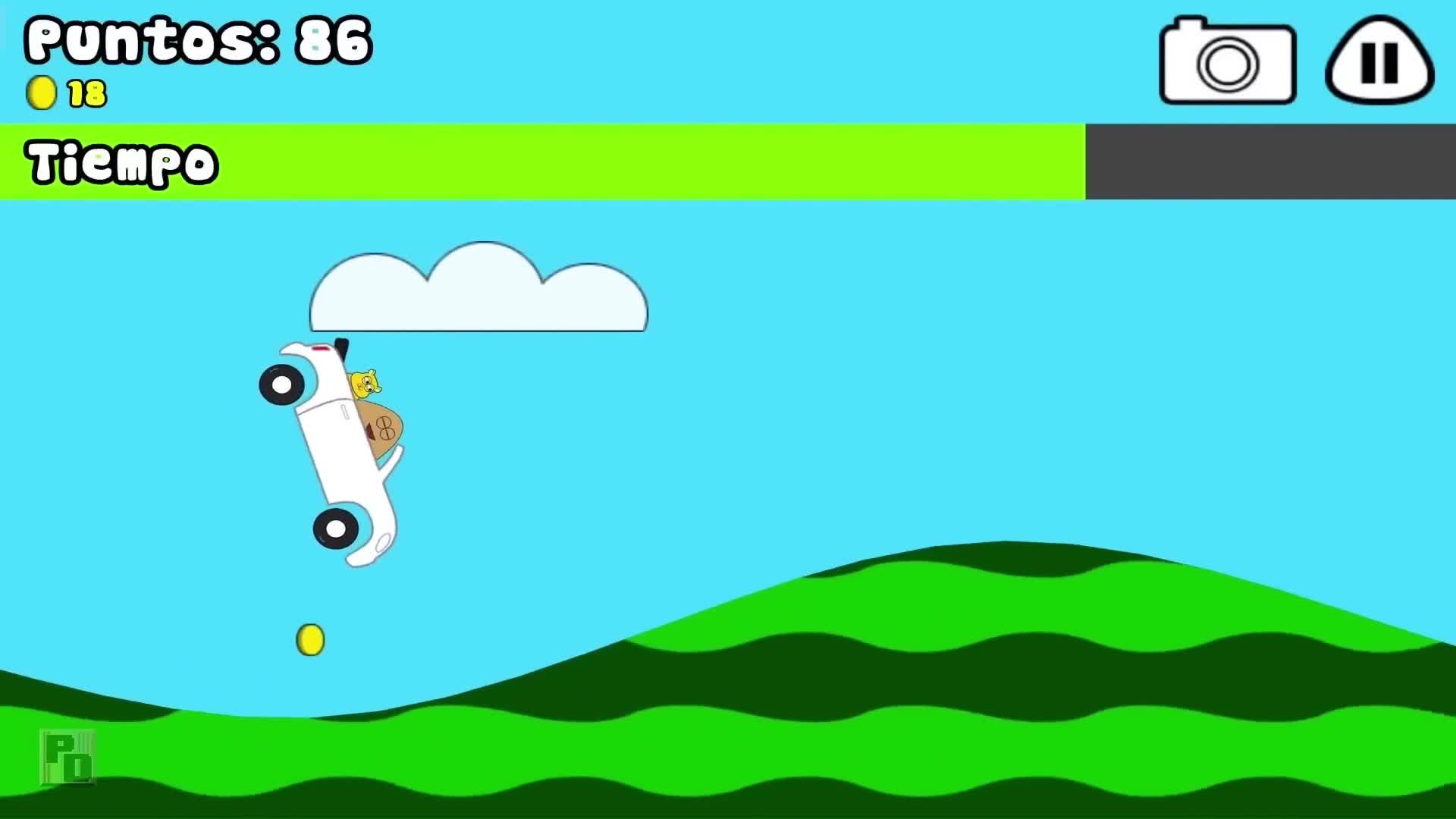
Task: Select the coin count showing 18
Action: coord(86,94)
